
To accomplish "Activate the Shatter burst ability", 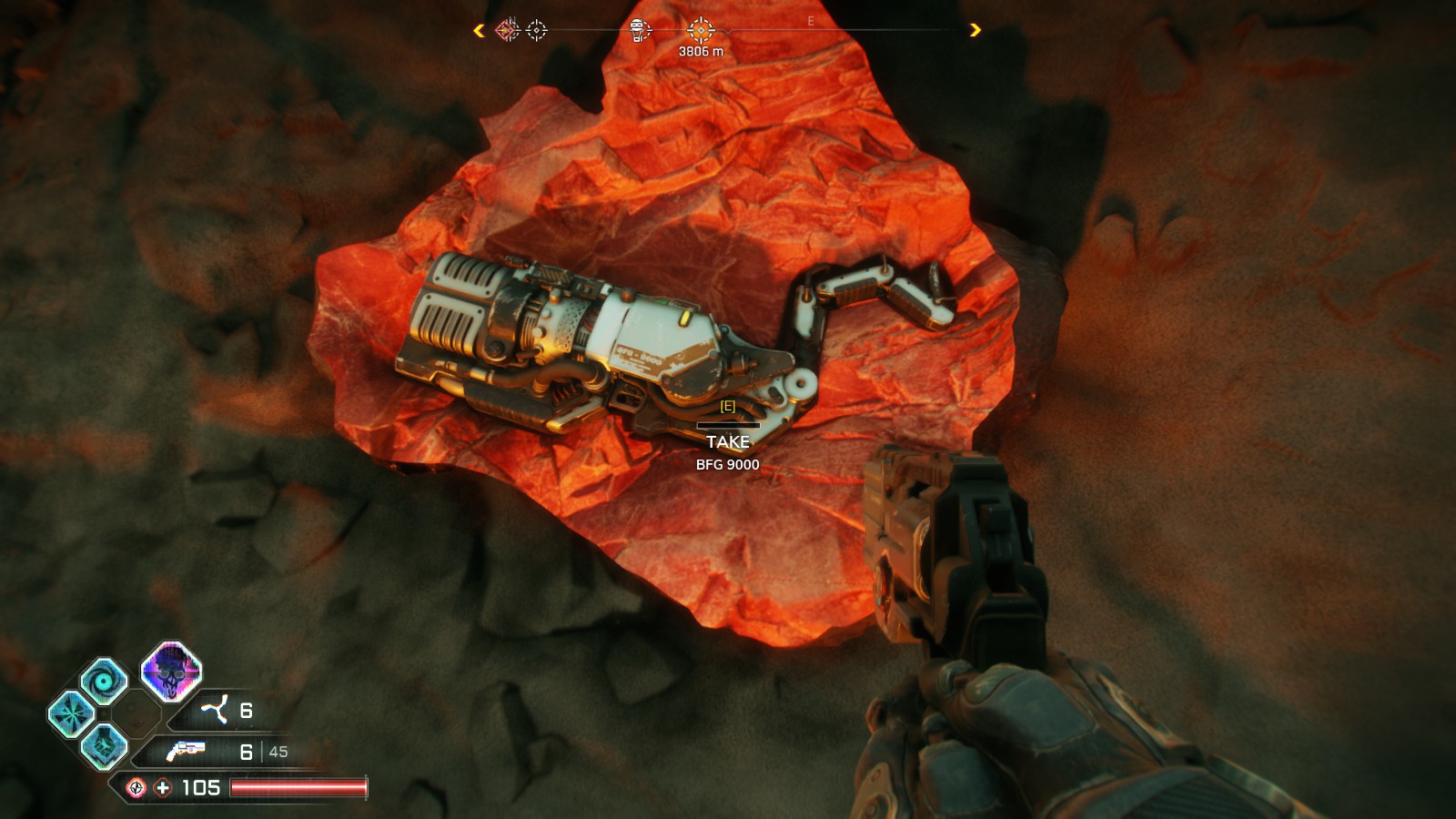I will pyautogui.click(x=71, y=713).
